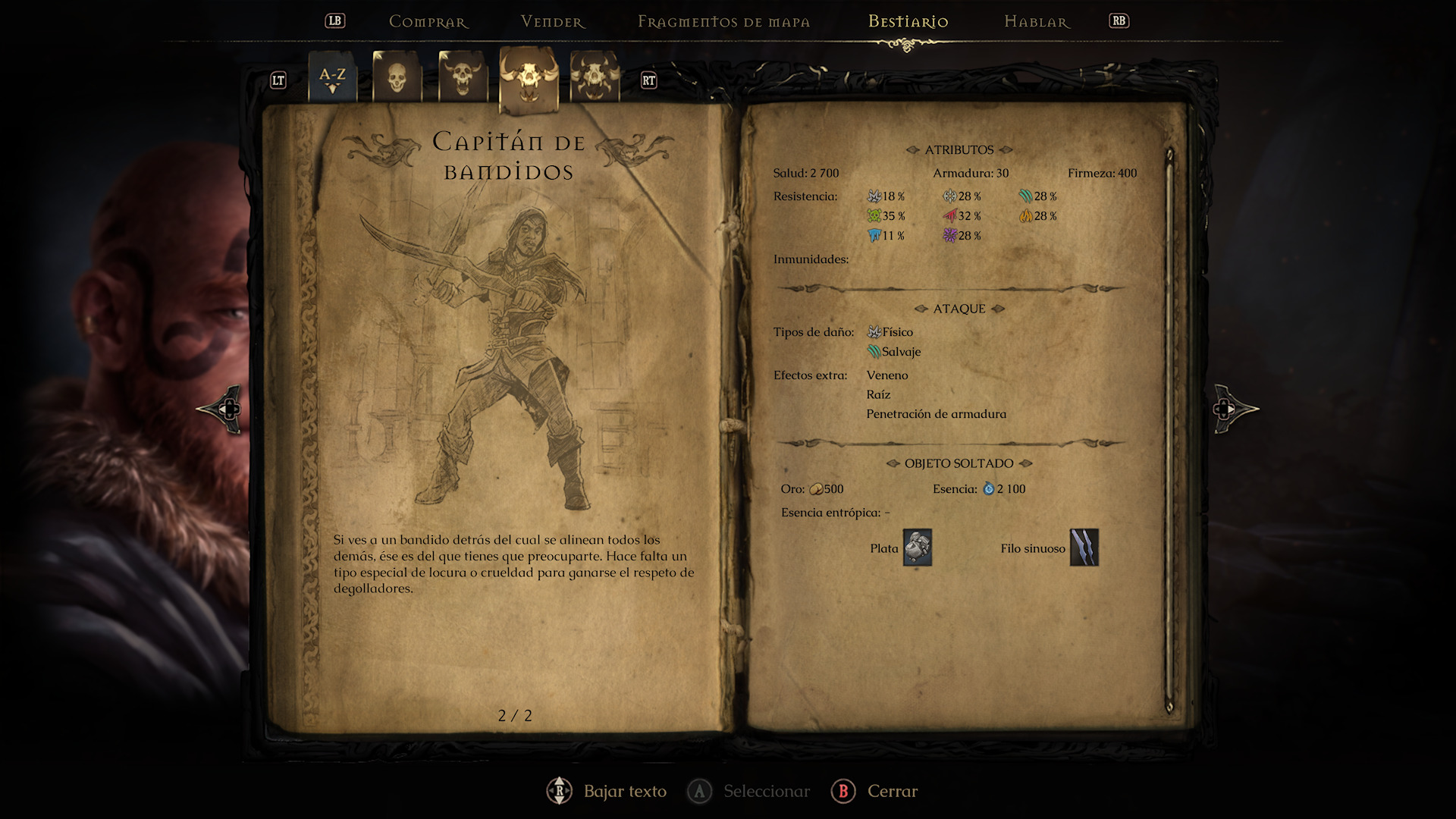Viewport: 1456px width, 819px height.
Task: Show the Fragmentos de mapa tab
Action: click(x=723, y=22)
